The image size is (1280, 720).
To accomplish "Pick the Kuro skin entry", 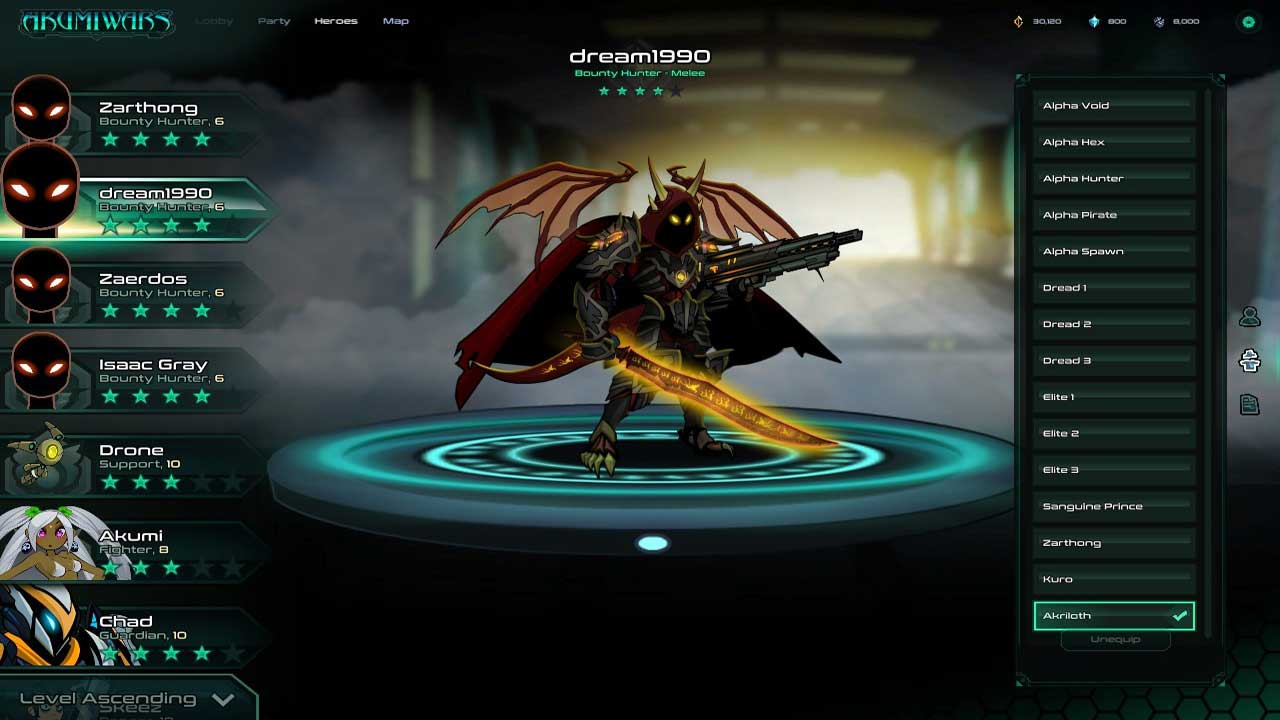I will [x=1114, y=580].
